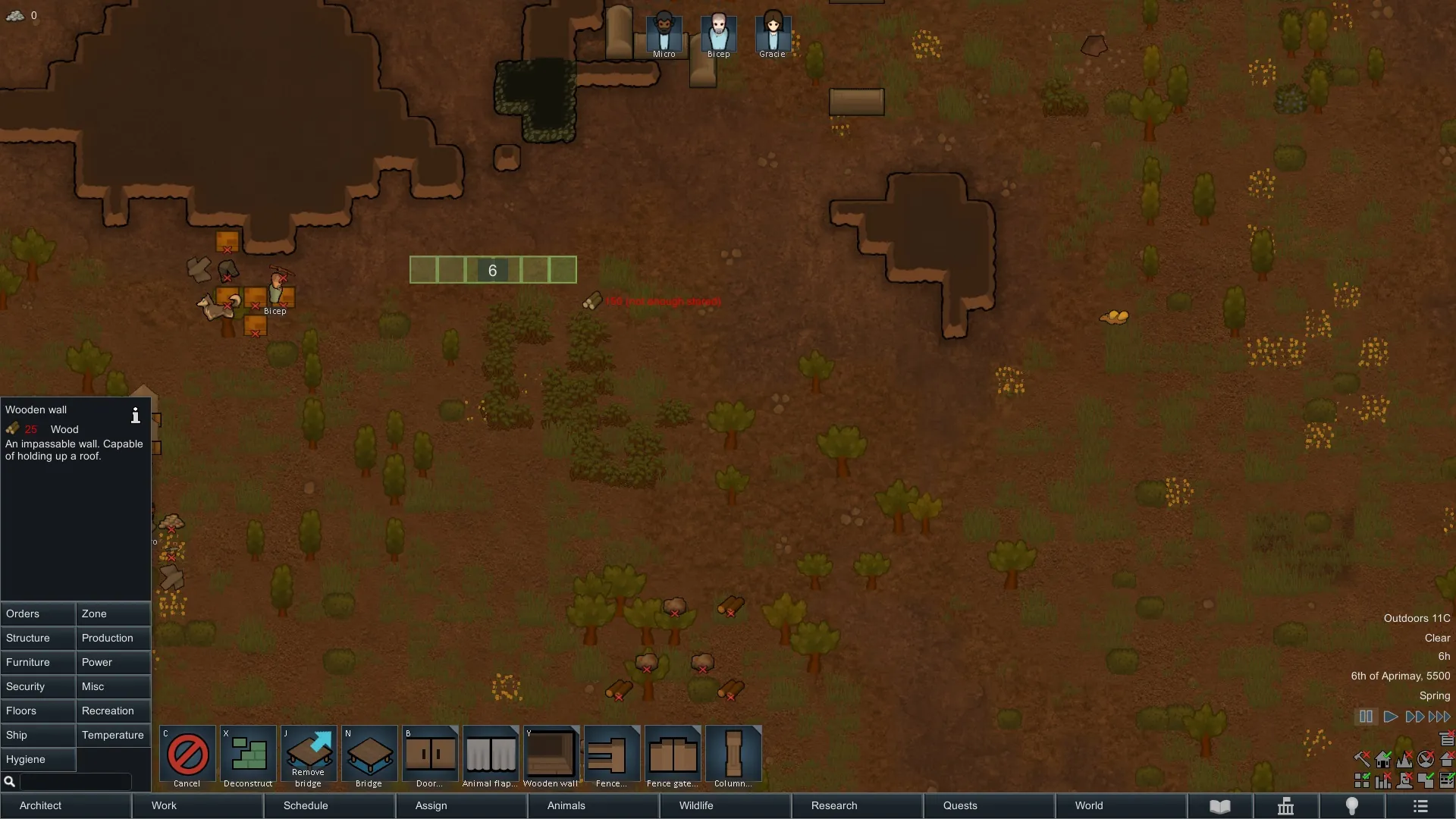This screenshot has height=819, width=1456.
Task: Open the Furniture architect category
Action: pos(38,662)
